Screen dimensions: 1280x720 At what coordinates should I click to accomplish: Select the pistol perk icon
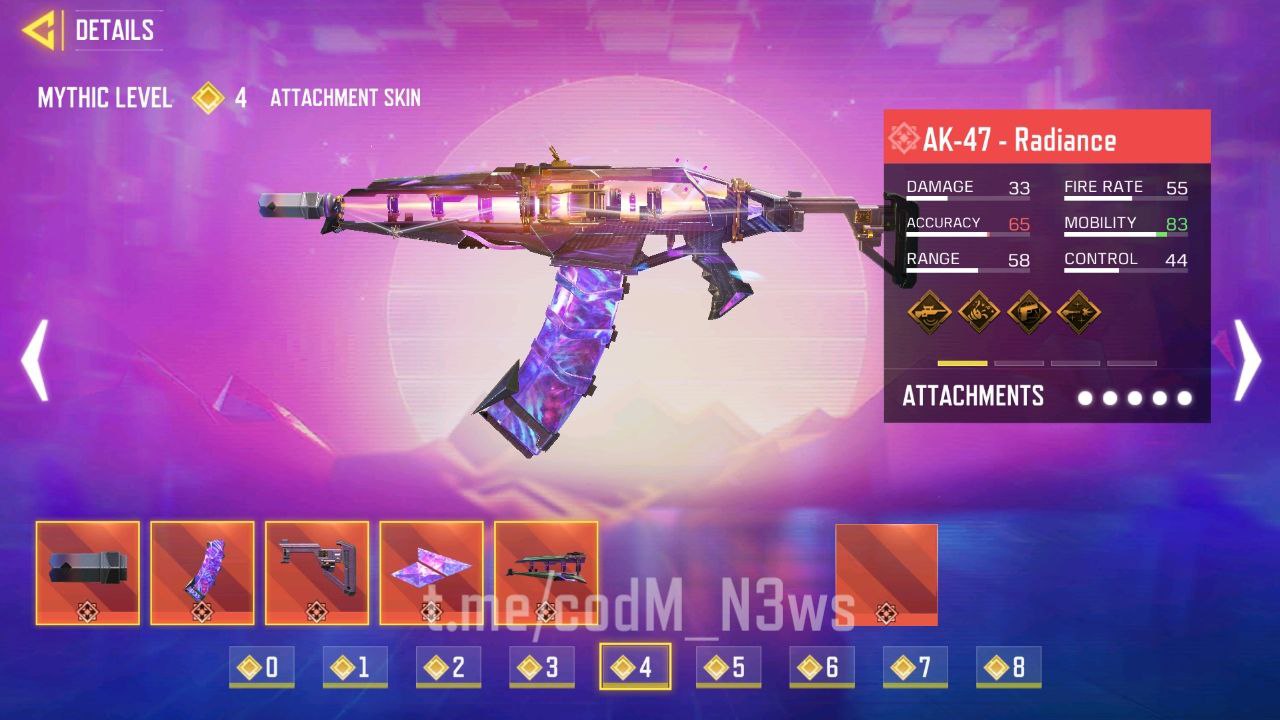(1029, 312)
